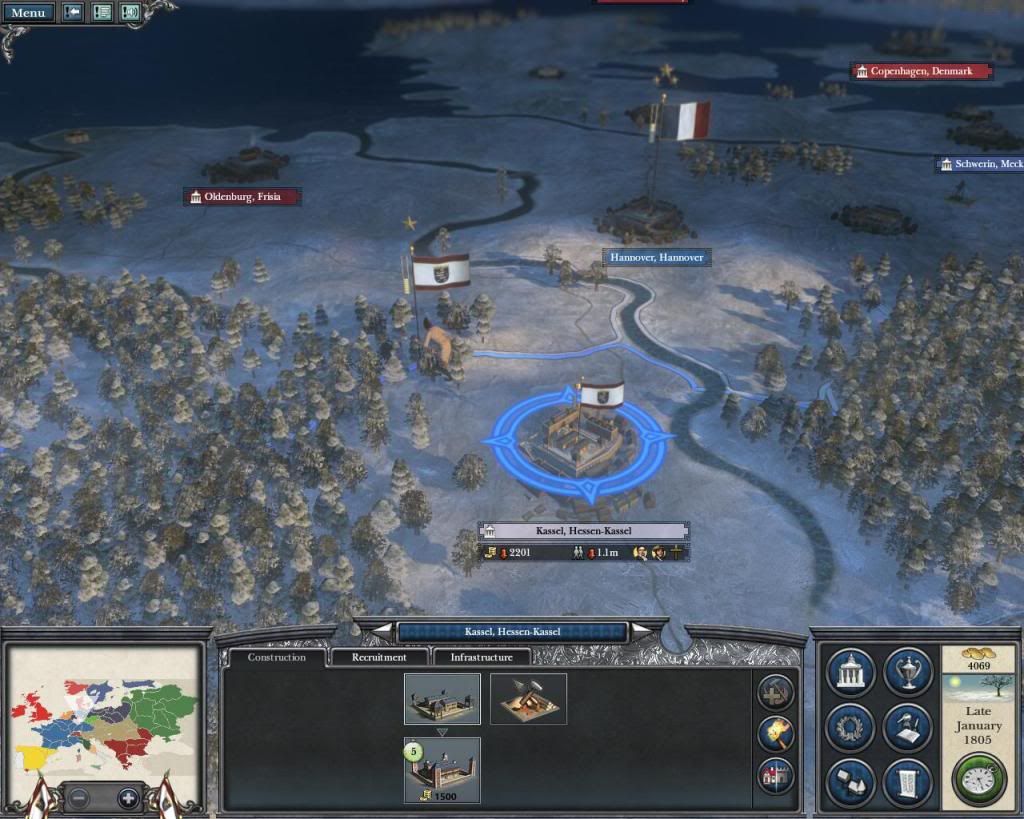
Task: Select the cannon foundry building thumbnail
Action: (528, 698)
